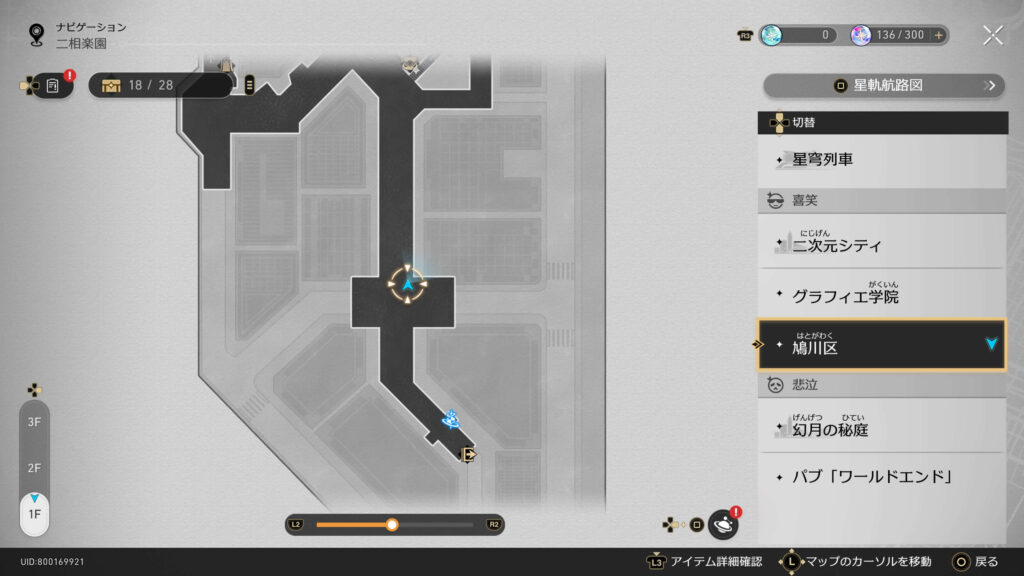Click the ナビゲーション location pin icon
Image resolution: width=1024 pixels, height=576 pixels.
[37, 35]
